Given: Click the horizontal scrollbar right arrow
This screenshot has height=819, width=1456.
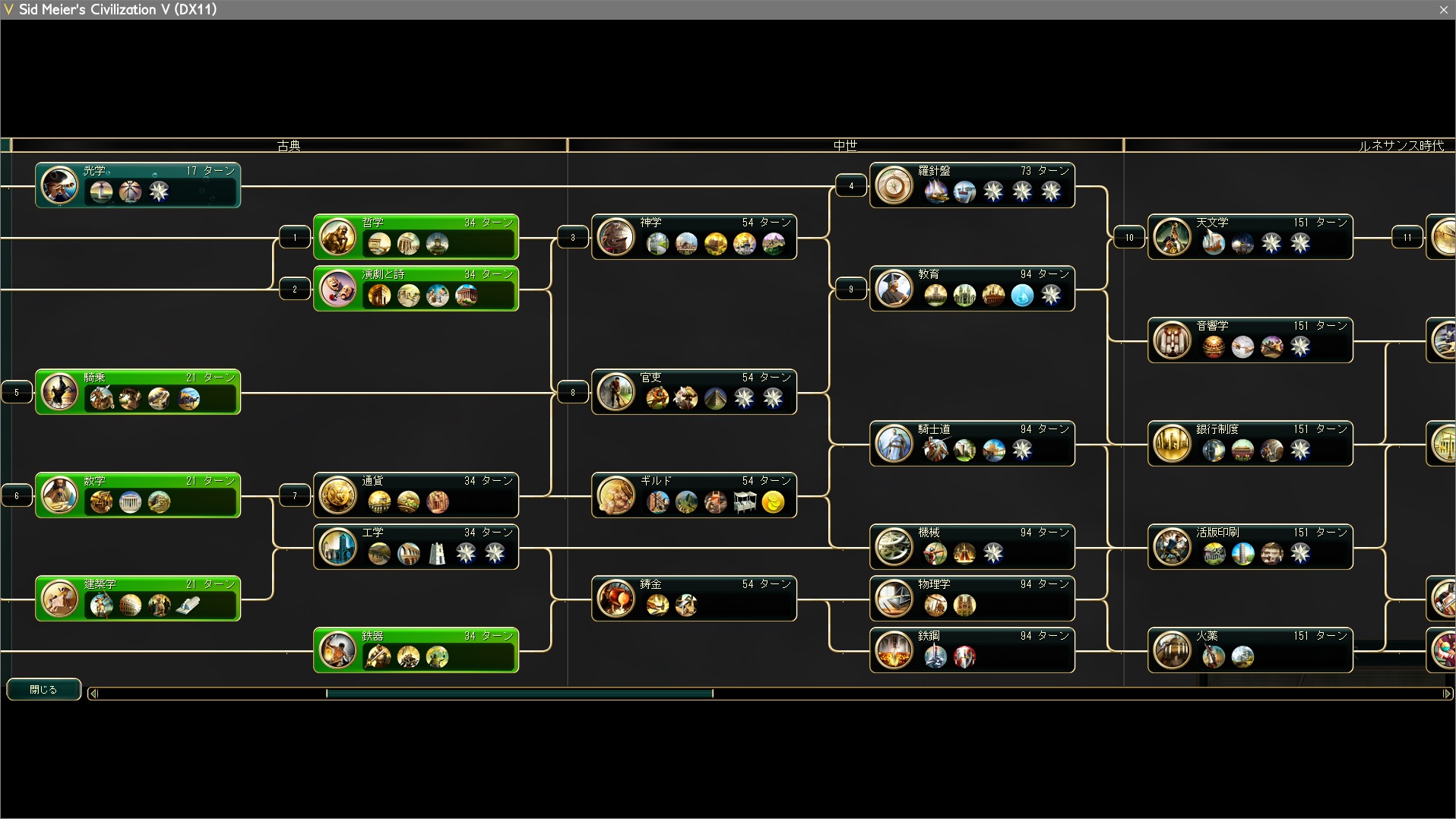Looking at the screenshot, I should (1447, 694).
